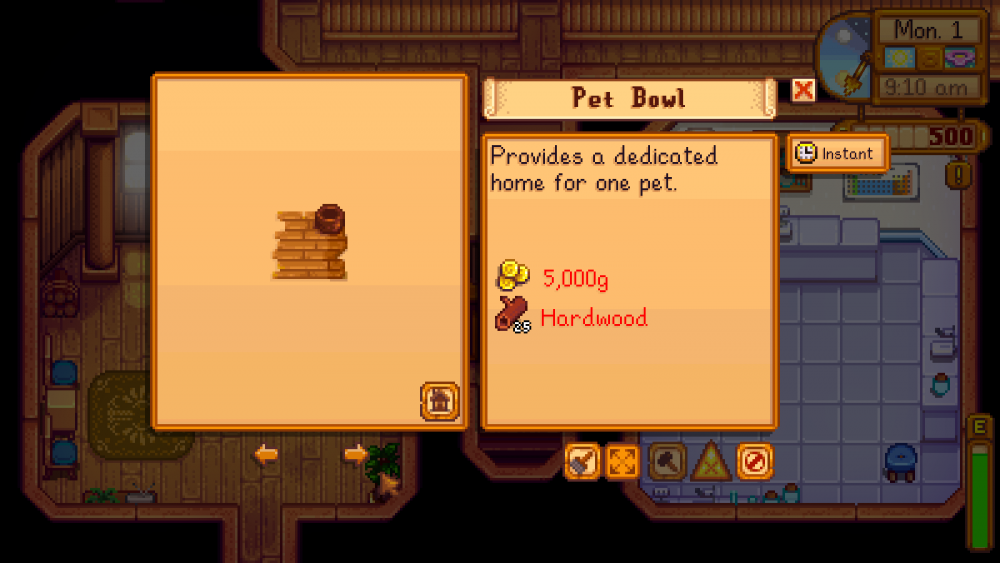Select the red demolish buildings button
Screen dimensions: 1000x563
pyautogui.click(x=755, y=461)
